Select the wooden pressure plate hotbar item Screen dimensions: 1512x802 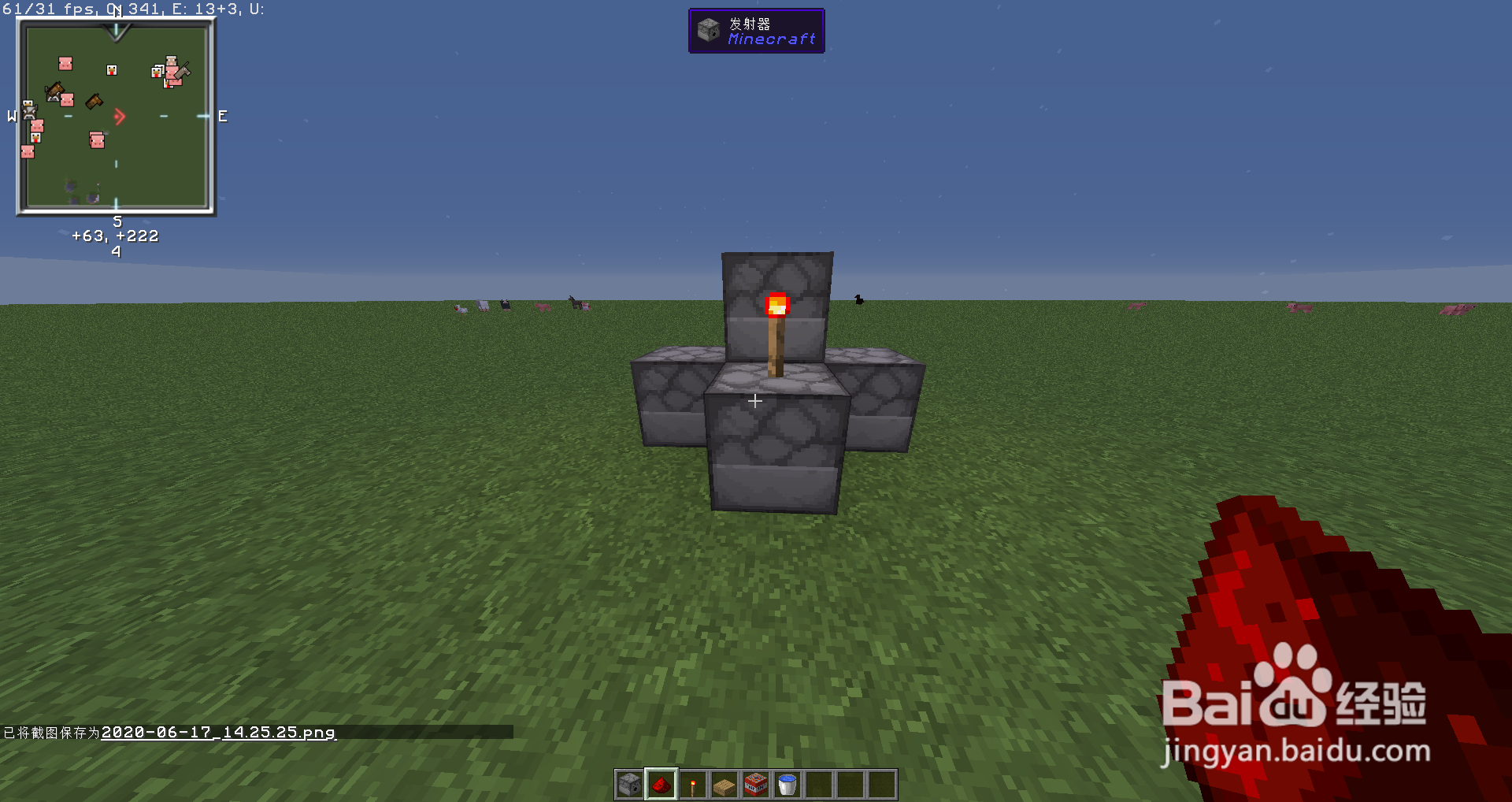pos(724,785)
